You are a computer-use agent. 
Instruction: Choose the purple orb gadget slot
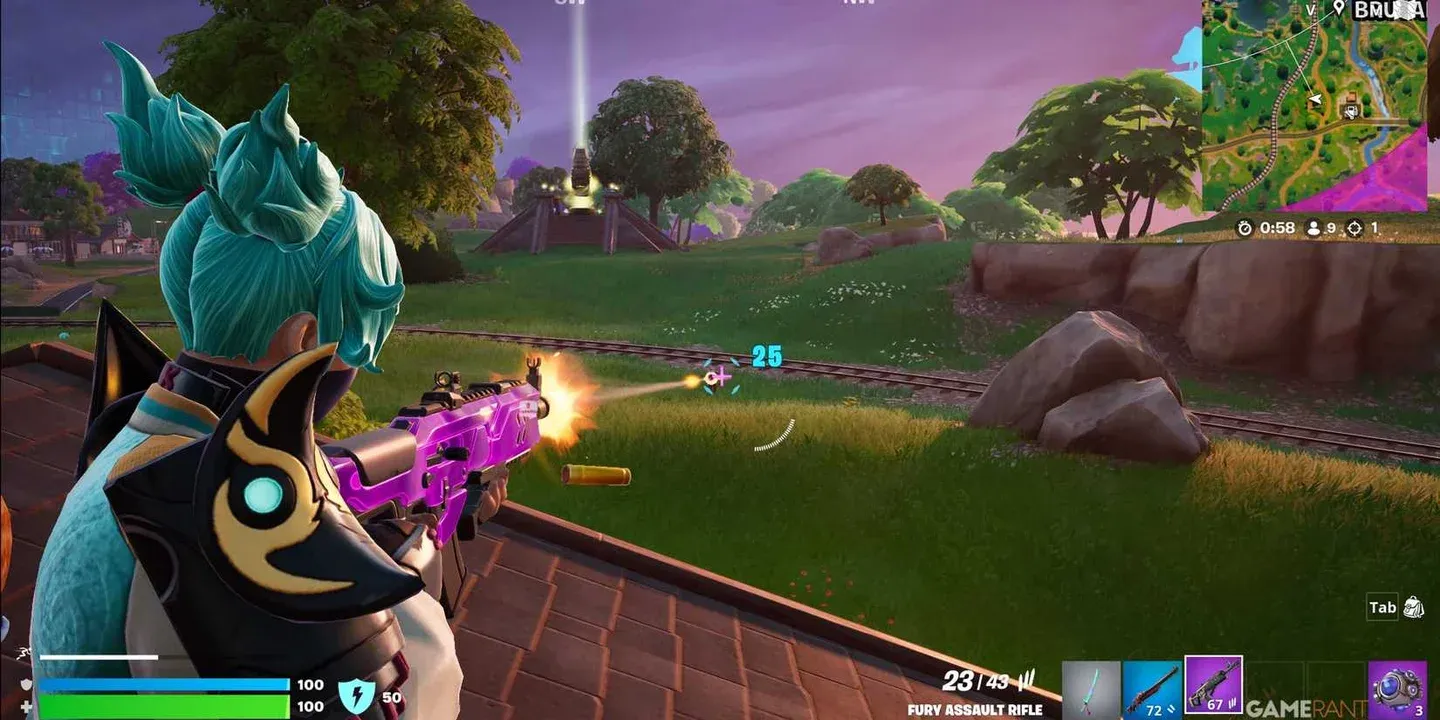click(1396, 689)
